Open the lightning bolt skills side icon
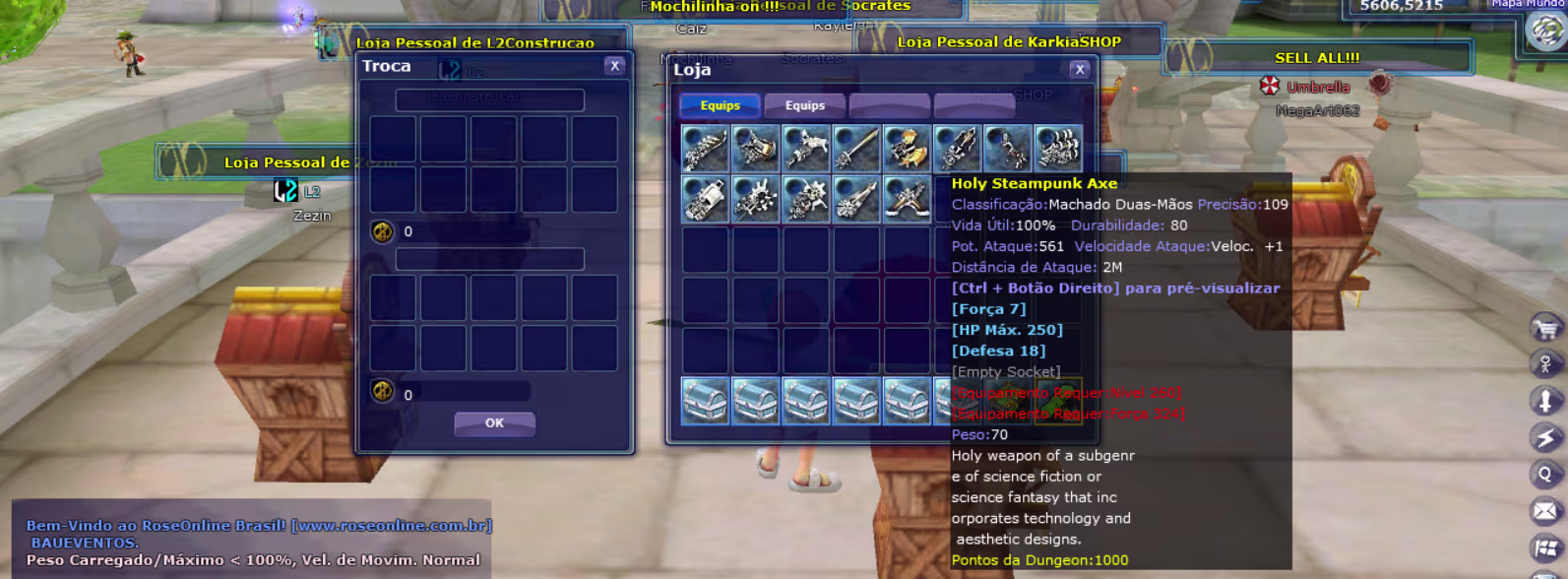Viewport: 1568px width, 579px height. tap(1545, 437)
